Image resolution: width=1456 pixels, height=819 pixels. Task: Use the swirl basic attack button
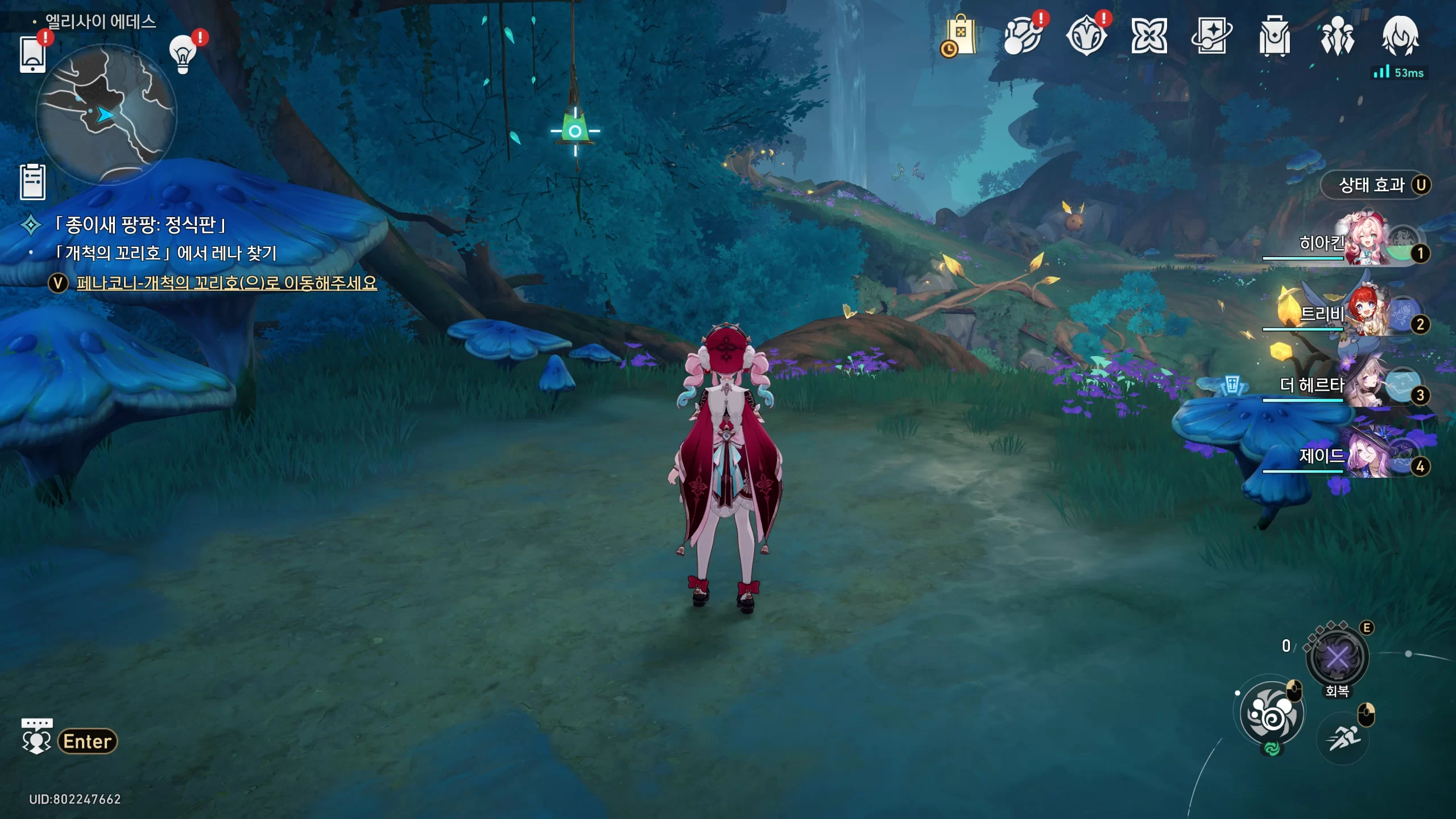pos(1272,714)
